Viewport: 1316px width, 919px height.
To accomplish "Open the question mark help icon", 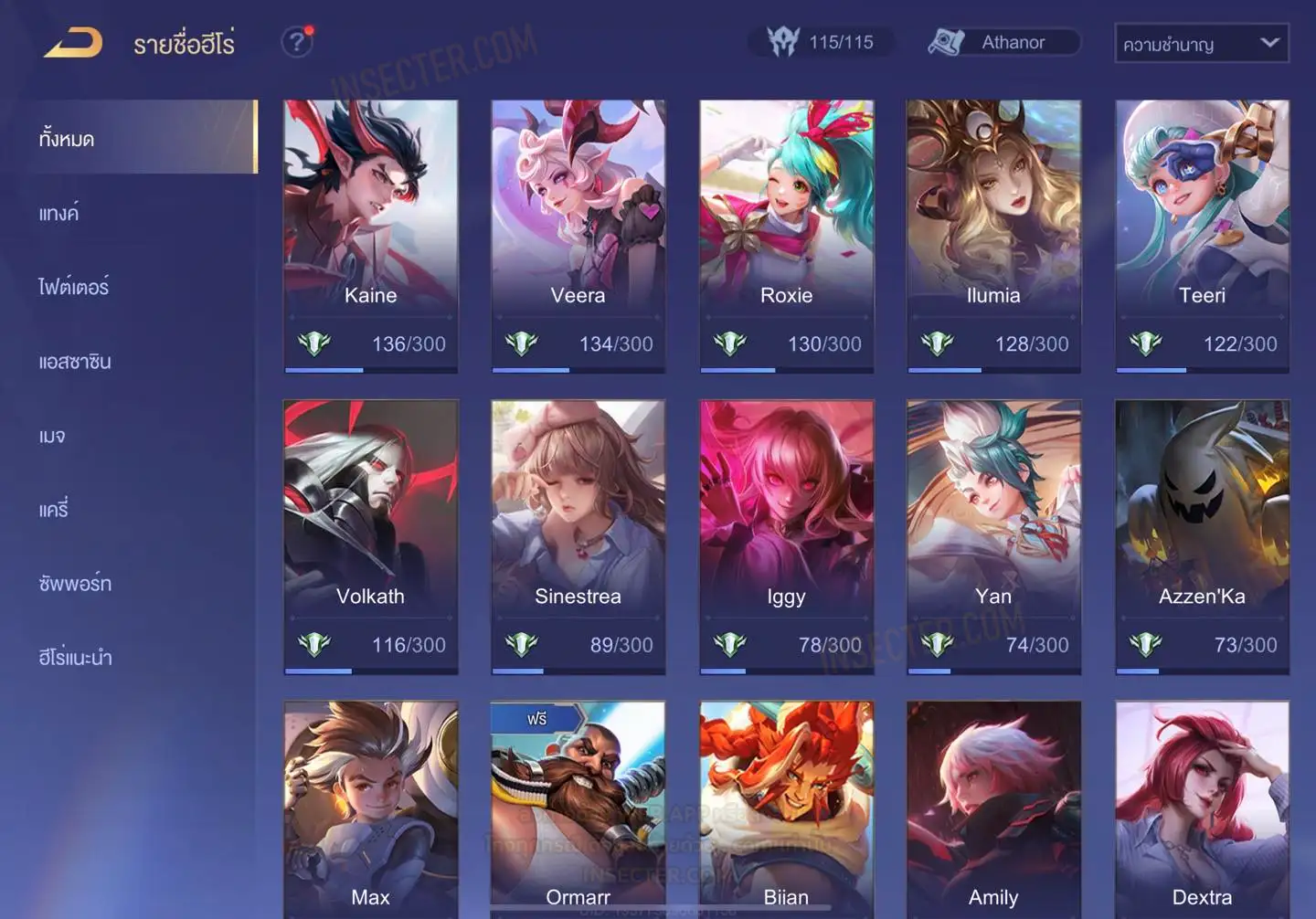I will (x=297, y=42).
